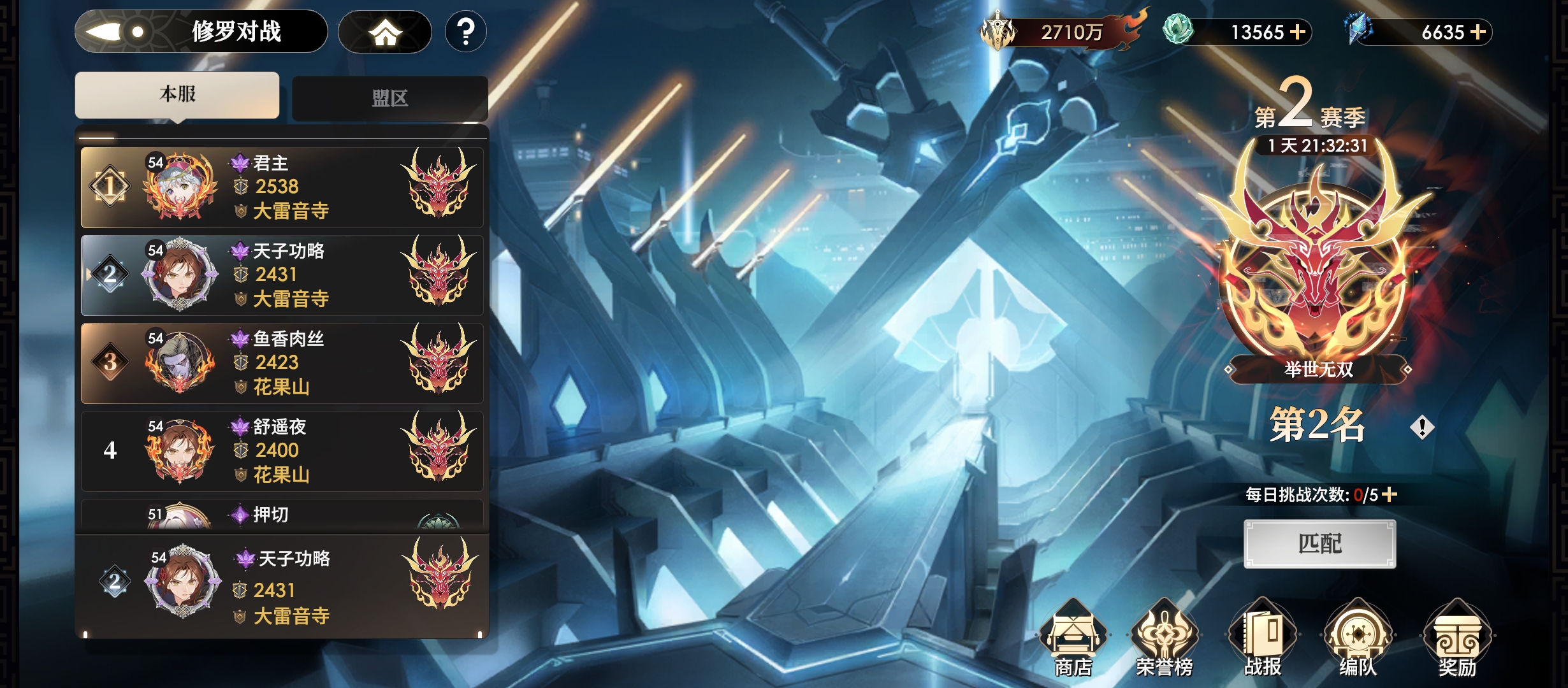The height and width of the screenshot is (688, 1568).
Task: Open the 编队 team formation
Action: pos(1358,638)
